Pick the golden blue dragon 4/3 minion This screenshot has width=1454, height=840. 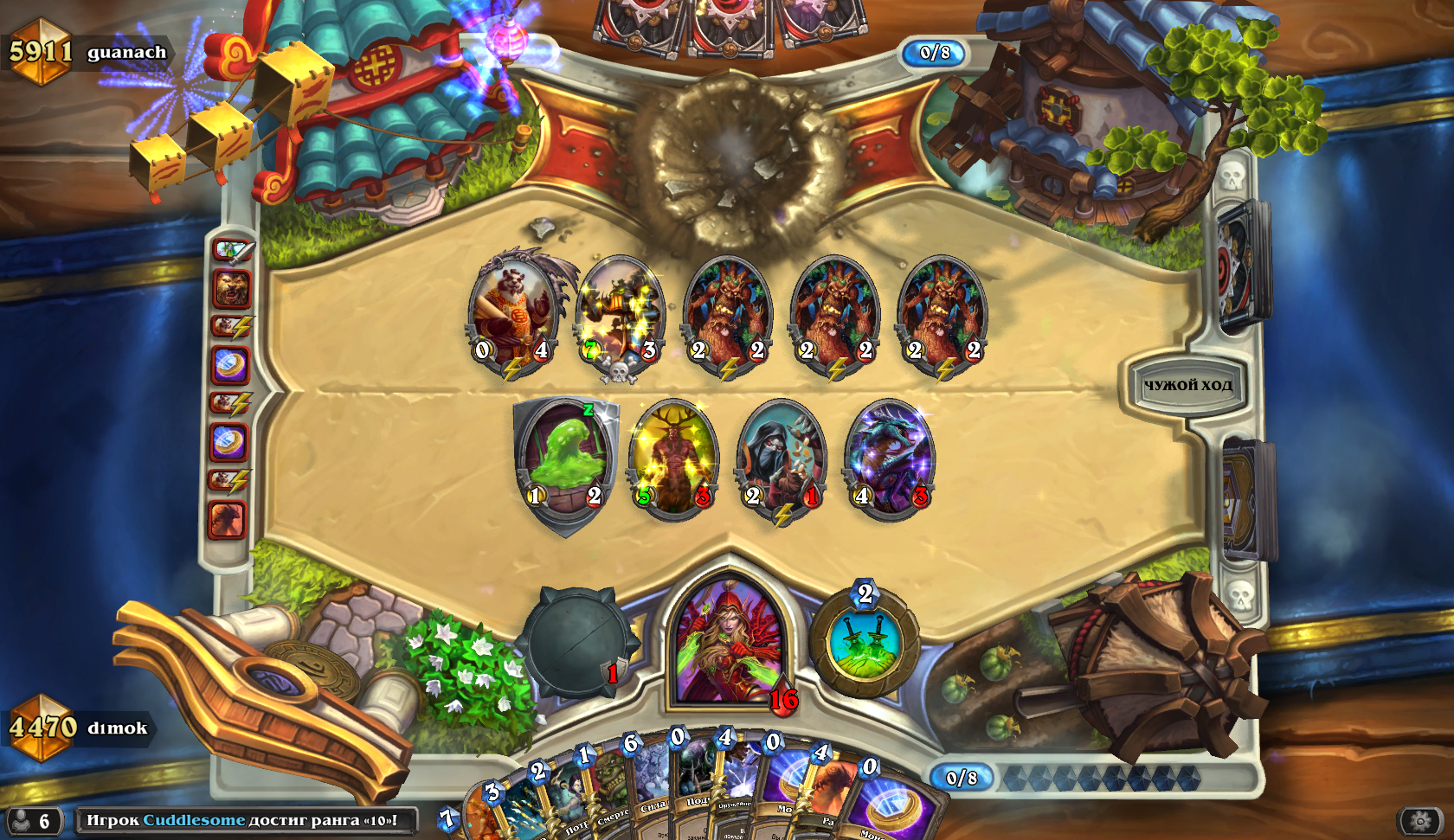click(x=890, y=457)
